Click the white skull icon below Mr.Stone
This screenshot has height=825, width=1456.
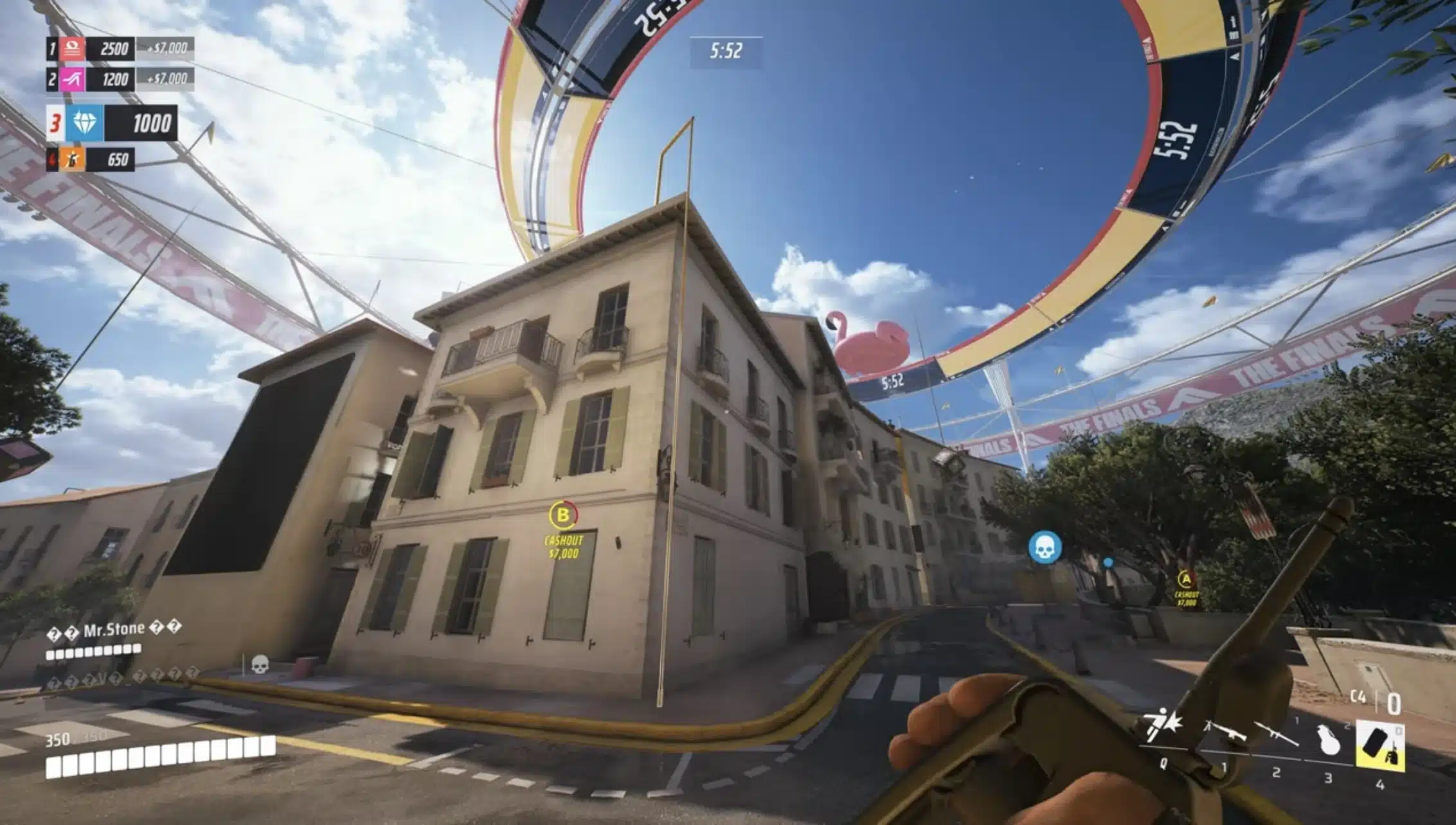click(x=259, y=664)
